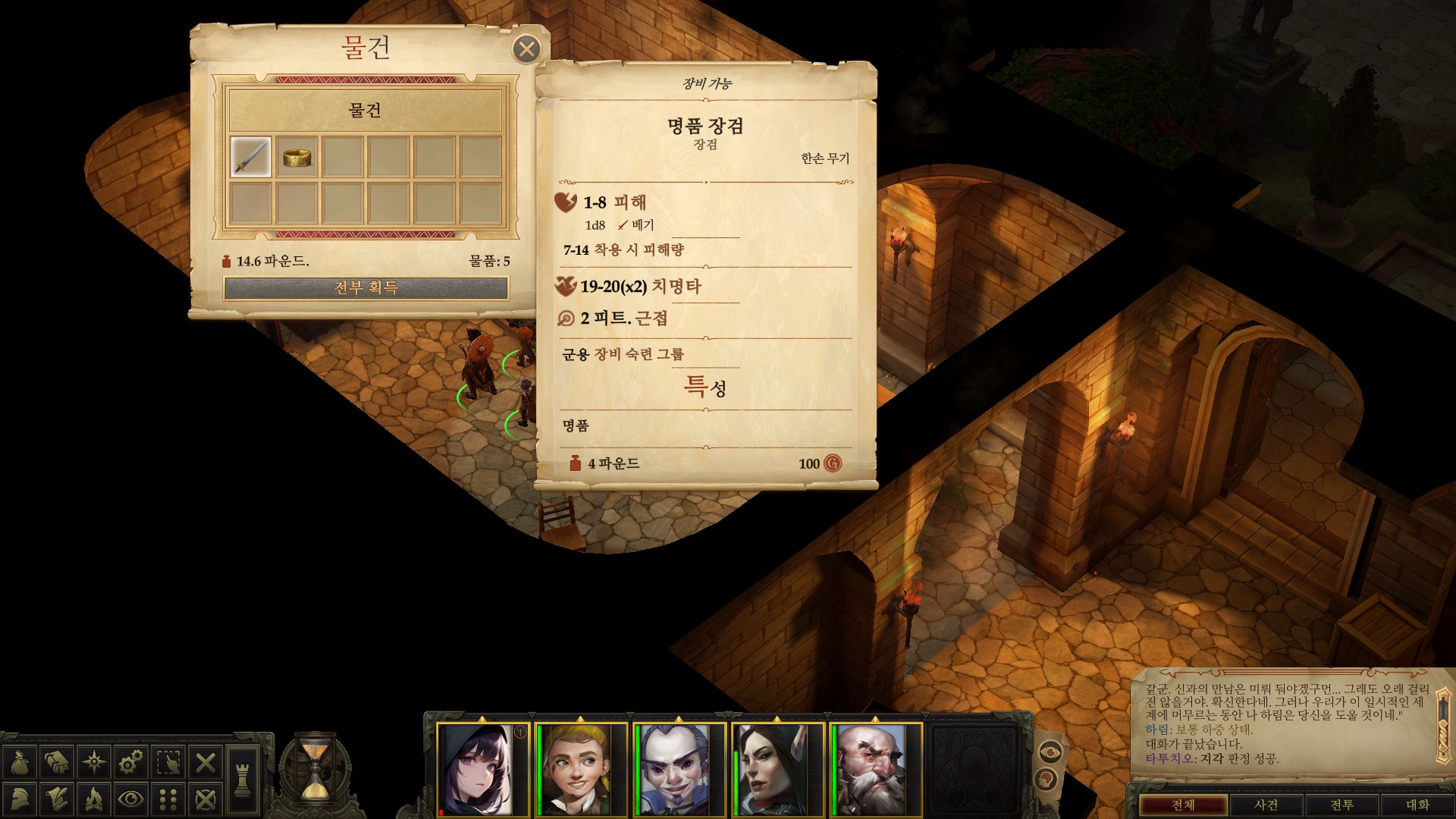1456x819 pixels.
Task: Select the campfire rest icon
Action: (94, 800)
